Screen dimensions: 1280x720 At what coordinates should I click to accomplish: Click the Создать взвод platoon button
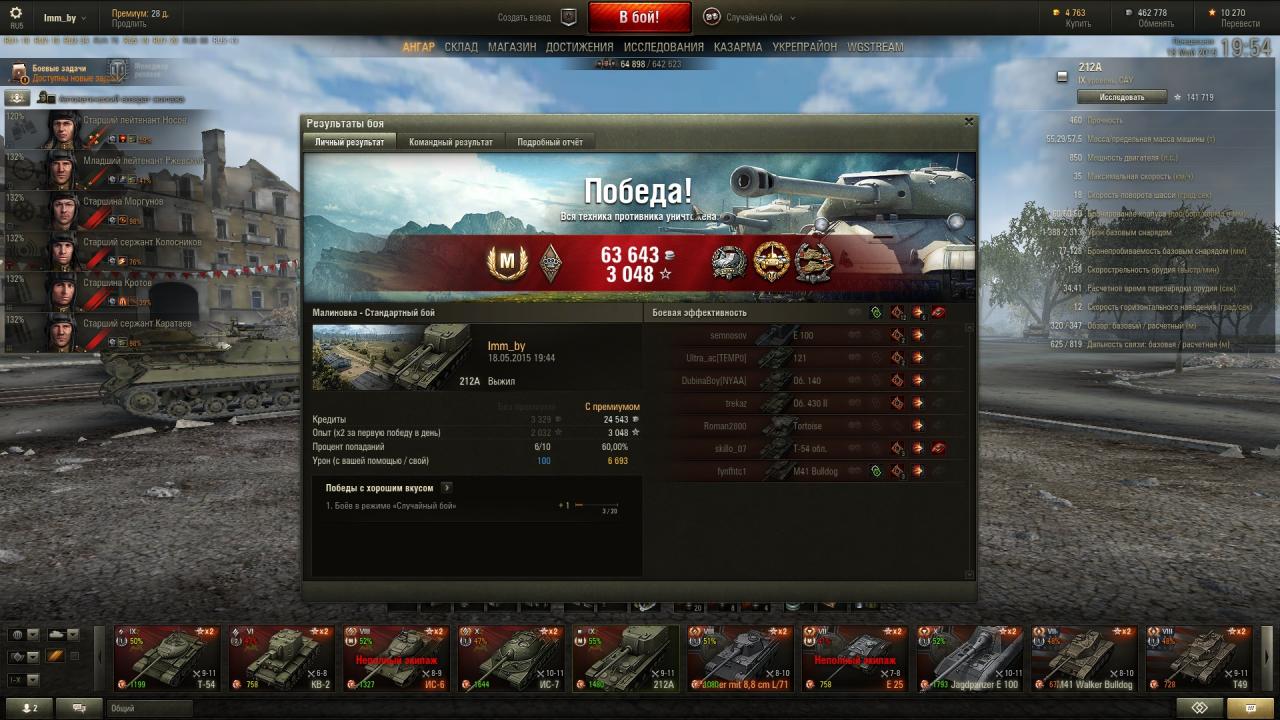[x=538, y=17]
